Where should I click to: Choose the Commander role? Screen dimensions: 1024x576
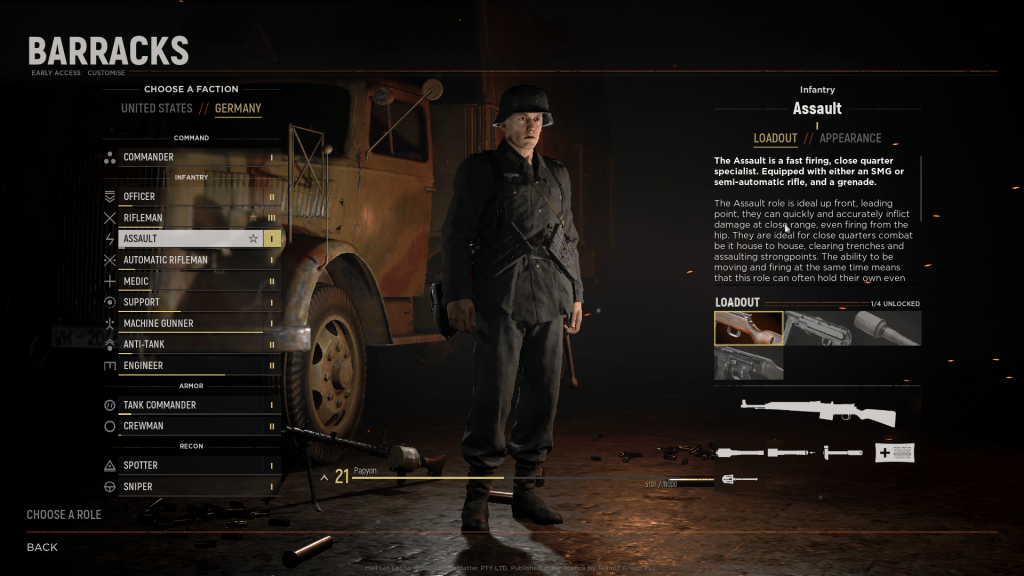190,157
